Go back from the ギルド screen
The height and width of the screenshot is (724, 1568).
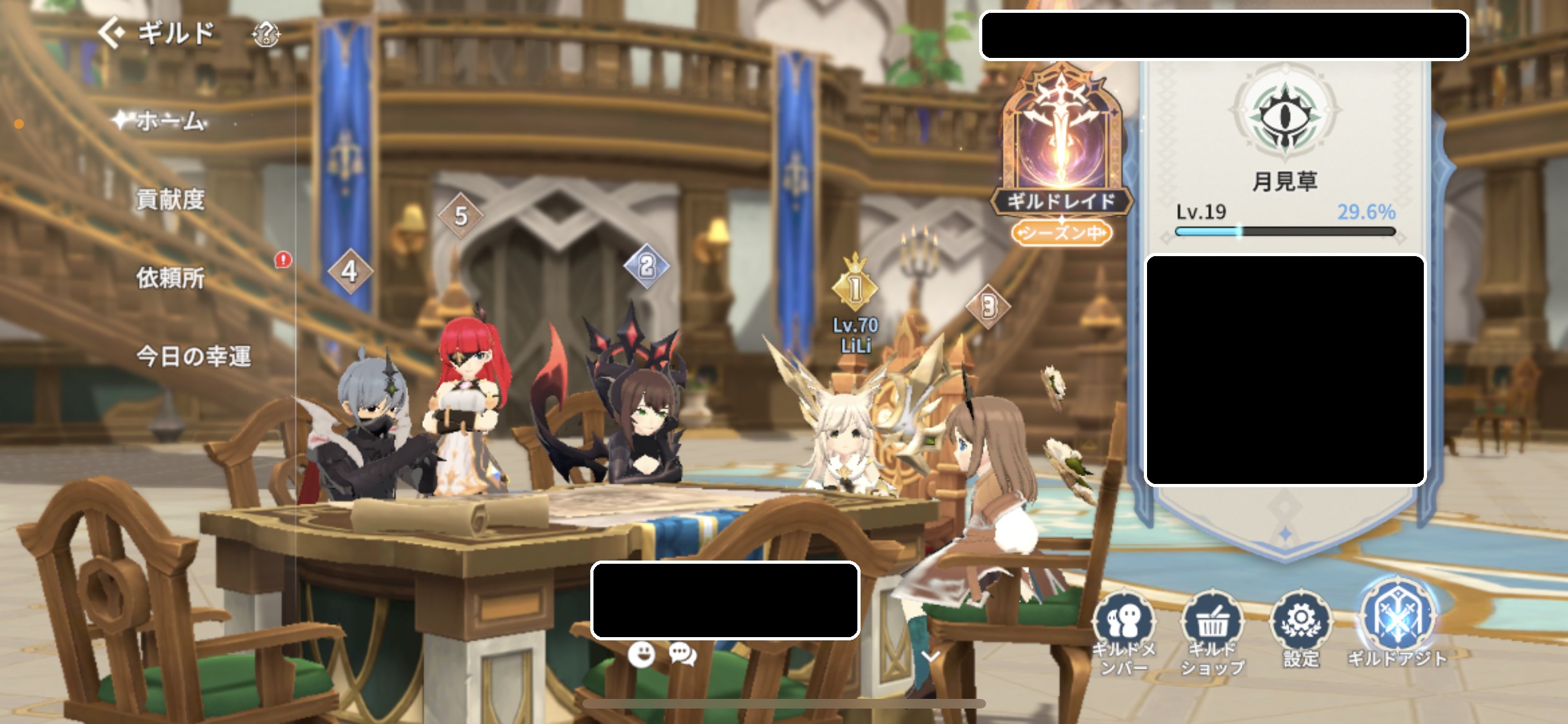(111, 33)
